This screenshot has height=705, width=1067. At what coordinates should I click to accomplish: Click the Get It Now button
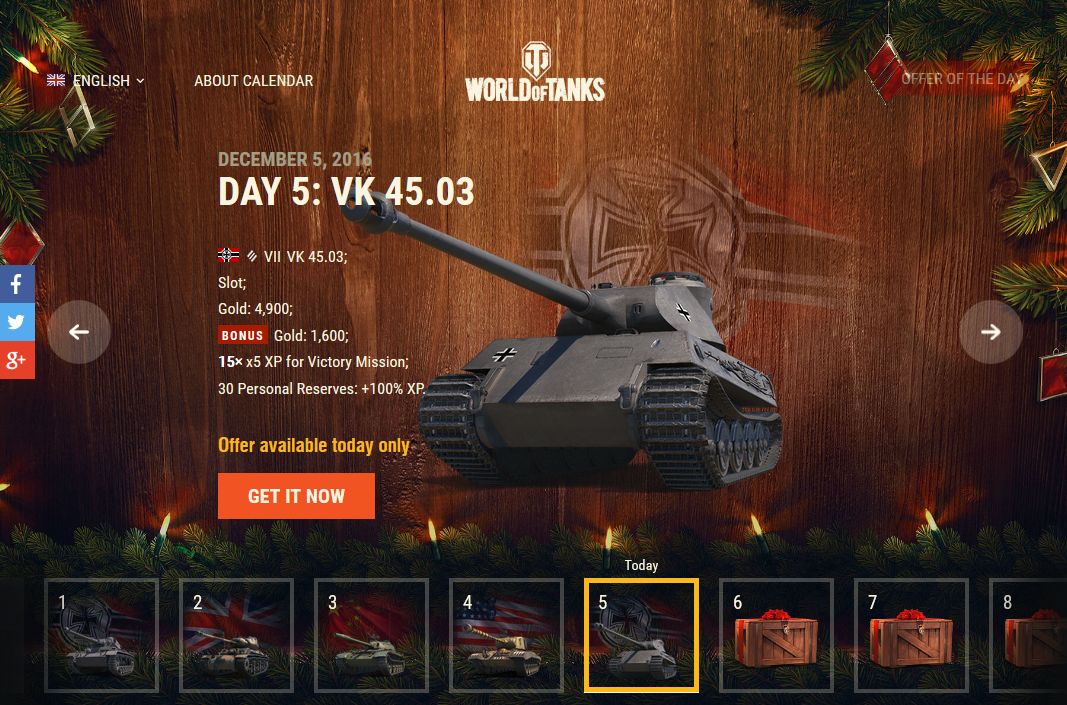[x=296, y=496]
